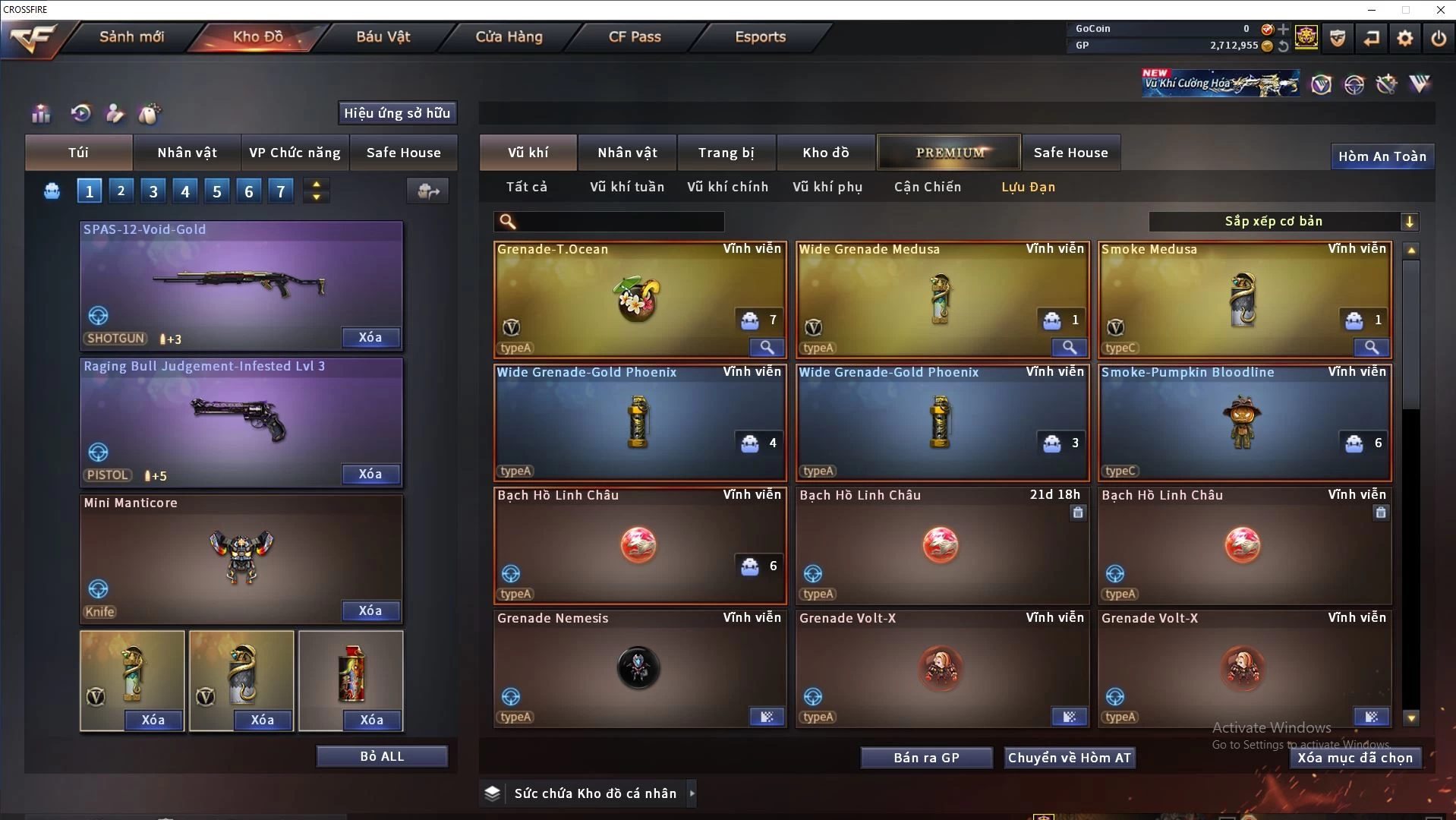The image size is (1456, 820).
Task: Switch to the Báu Vật tab
Action: (383, 36)
